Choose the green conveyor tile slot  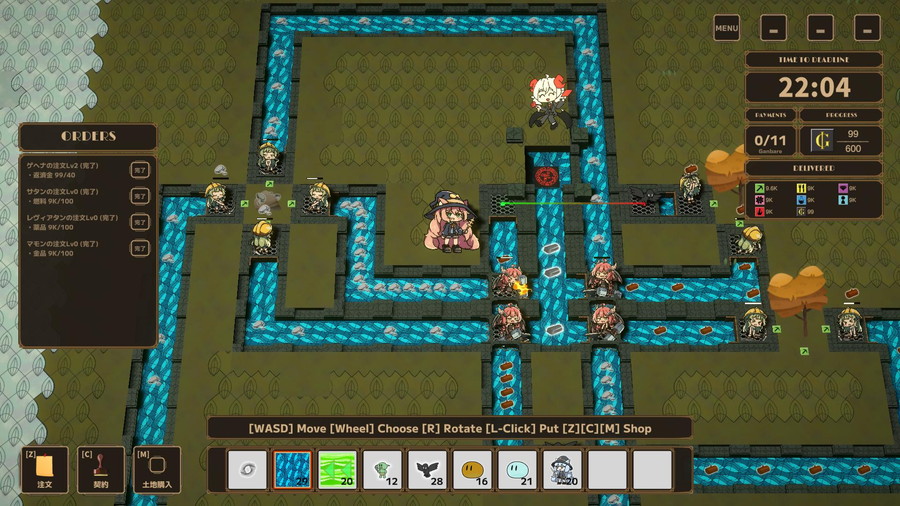click(337, 469)
